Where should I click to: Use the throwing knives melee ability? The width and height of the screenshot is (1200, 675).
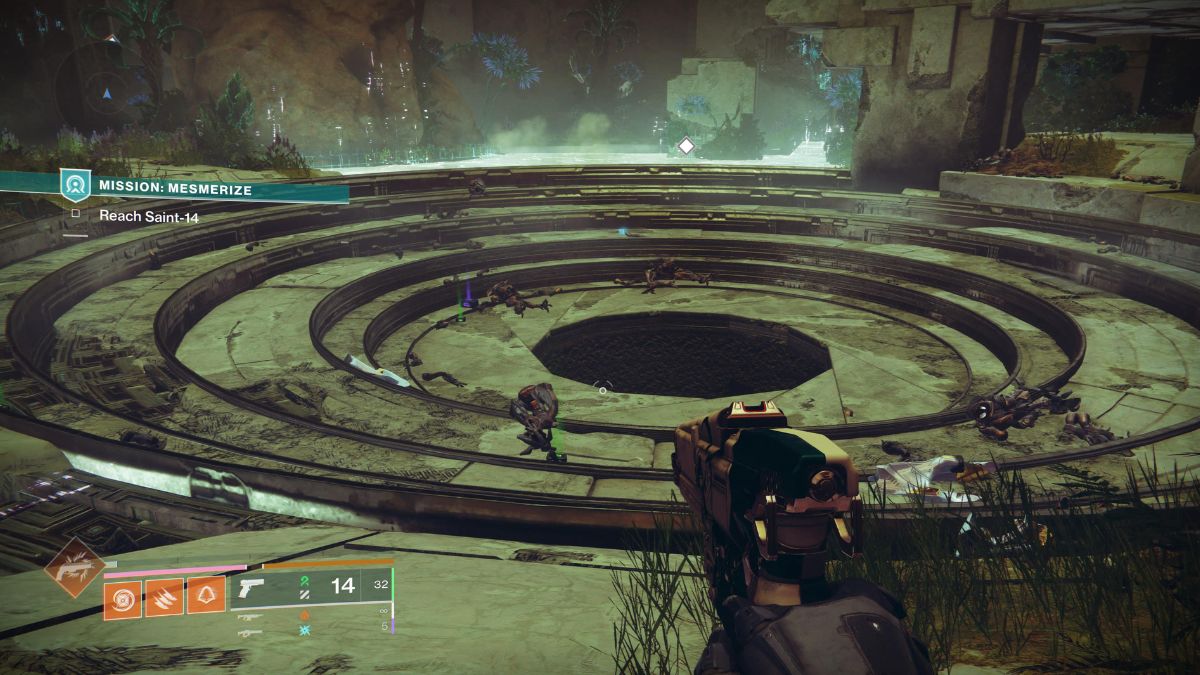tap(164, 599)
